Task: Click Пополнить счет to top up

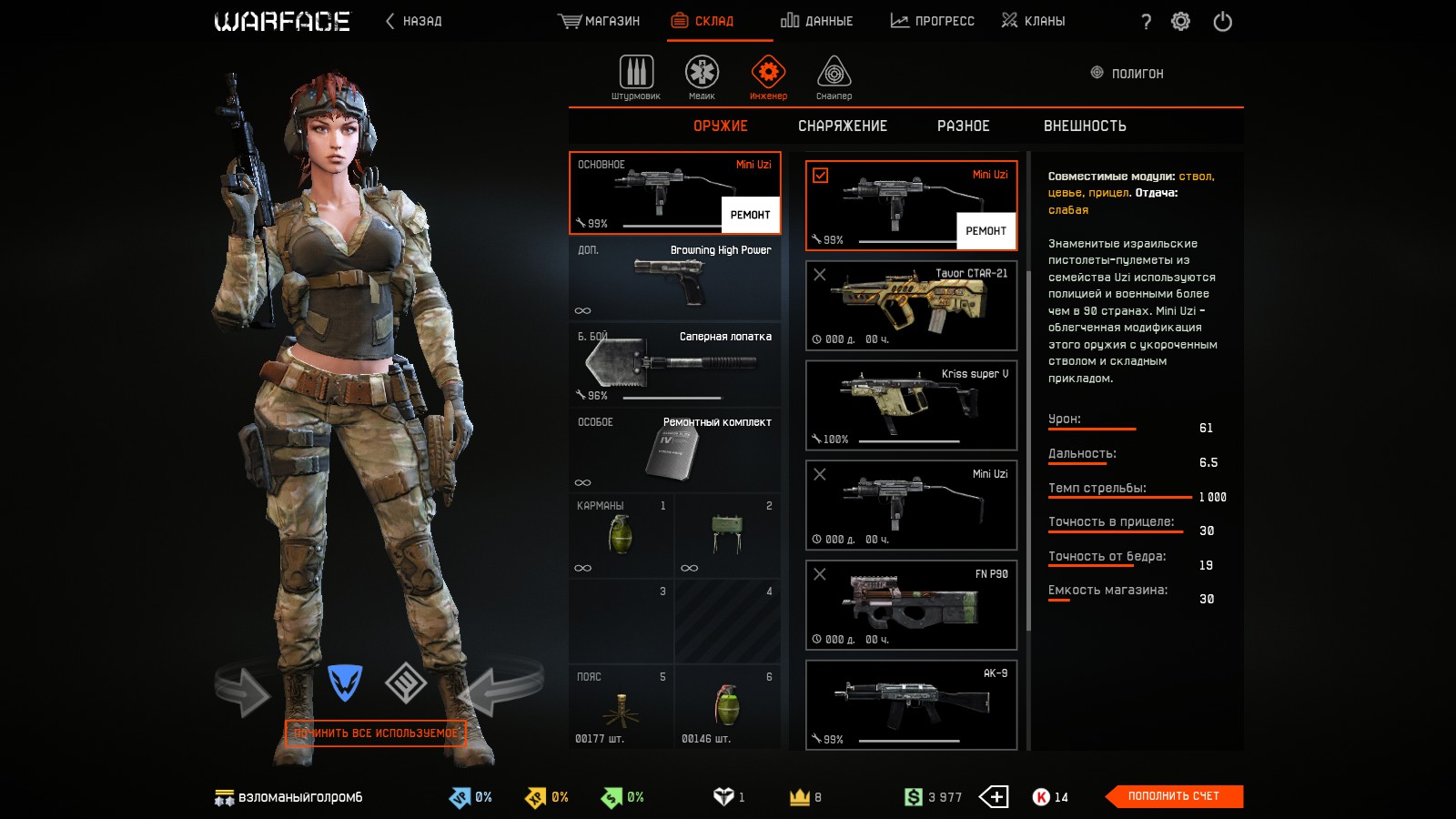Action: point(1173,796)
